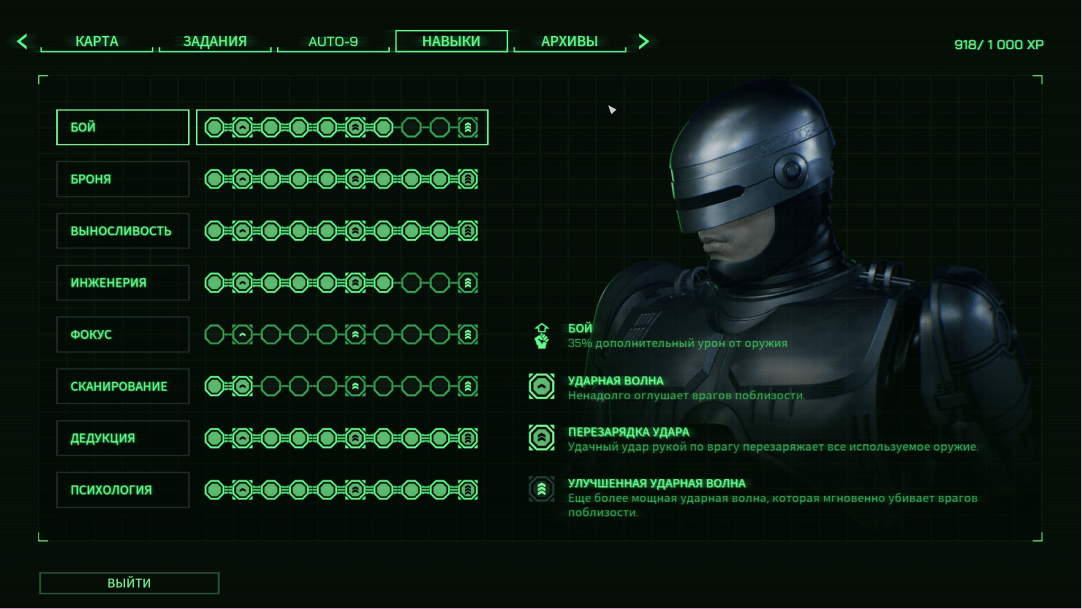Click the left arrow beside the tabs

tap(22, 42)
